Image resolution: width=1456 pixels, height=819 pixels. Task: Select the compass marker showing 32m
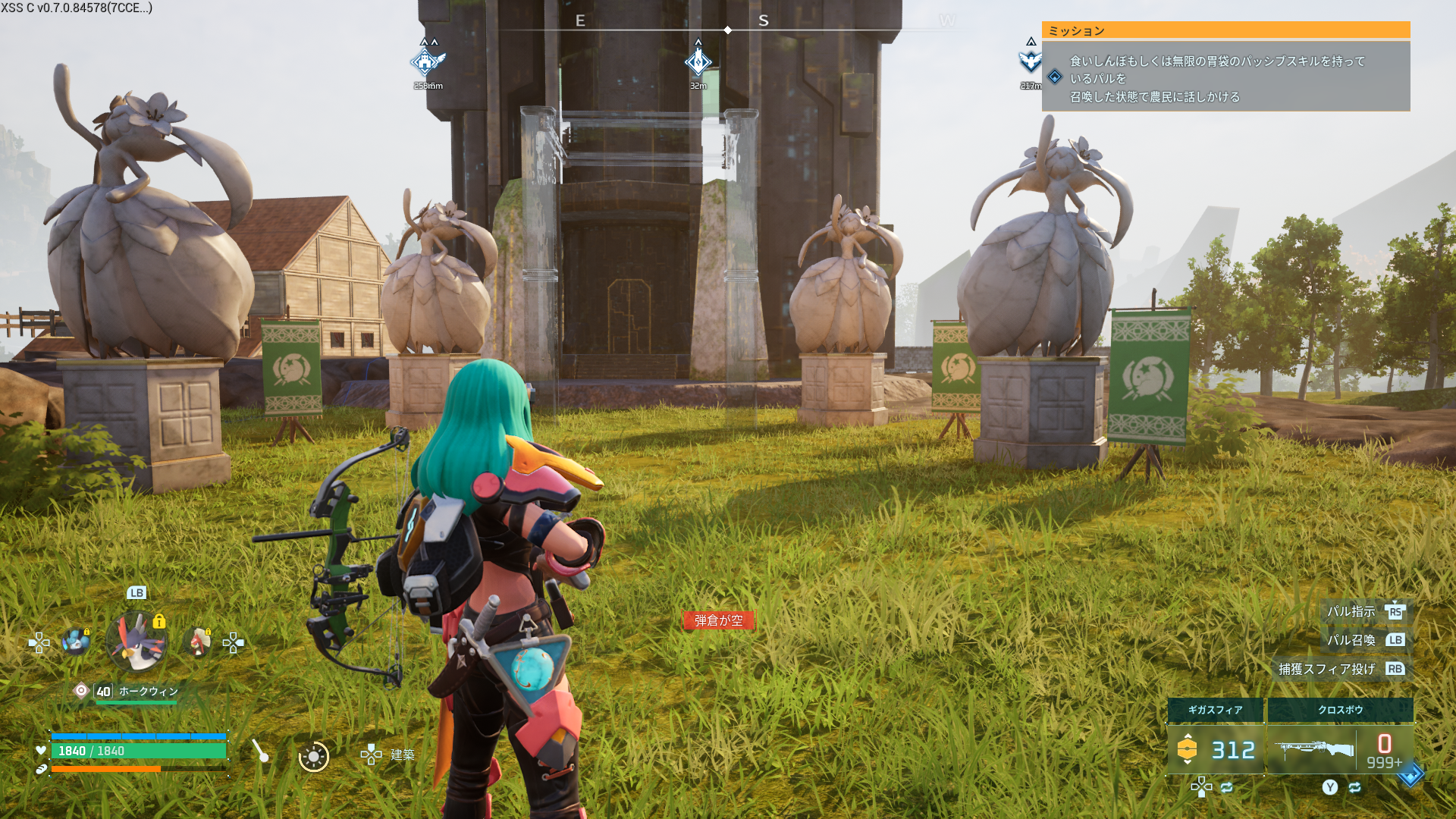point(698,62)
